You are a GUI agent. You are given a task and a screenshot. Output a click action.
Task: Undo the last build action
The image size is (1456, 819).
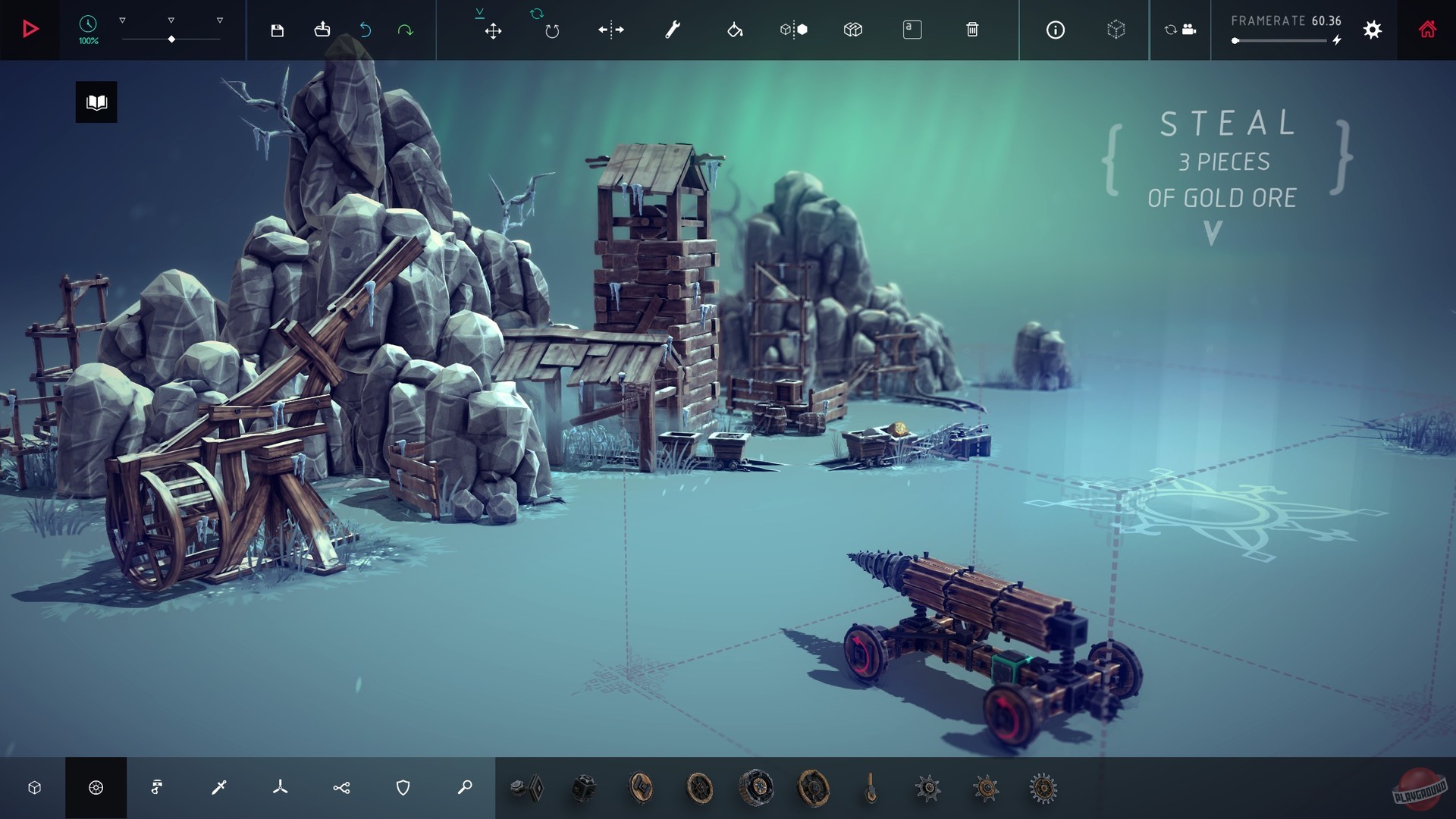click(x=365, y=30)
